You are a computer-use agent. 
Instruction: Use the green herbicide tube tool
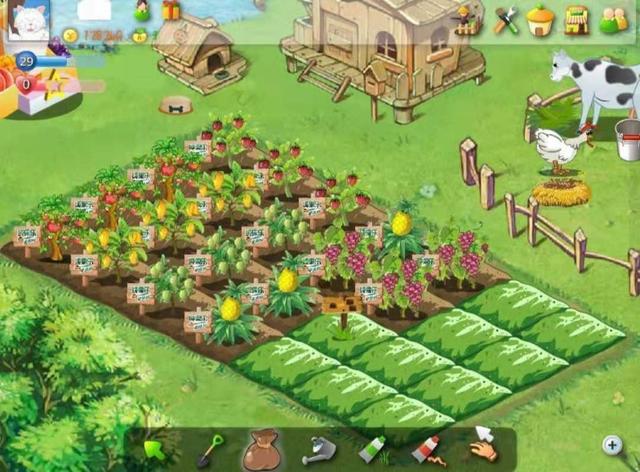click(372, 449)
